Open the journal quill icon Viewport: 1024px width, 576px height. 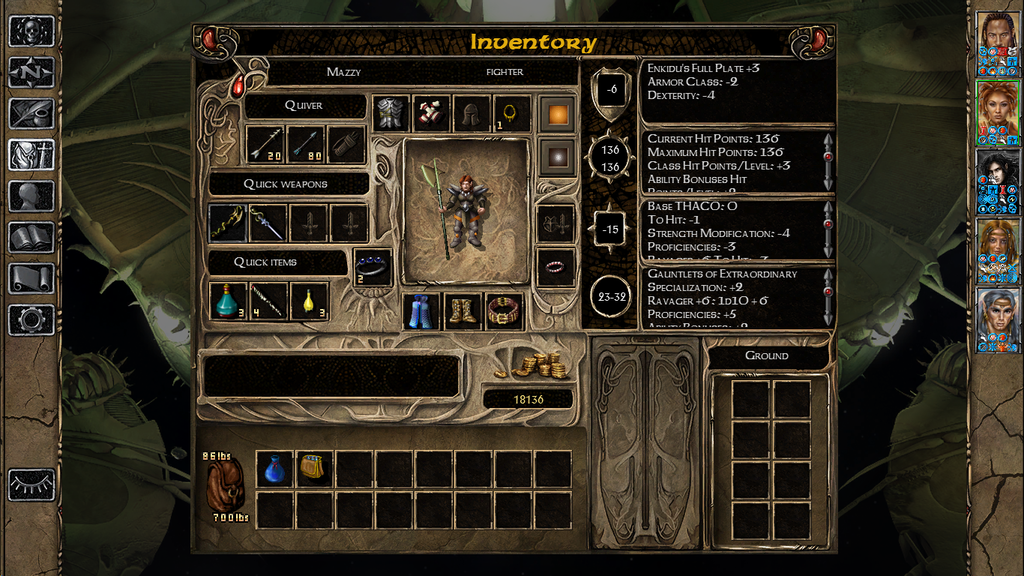click(x=31, y=113)
